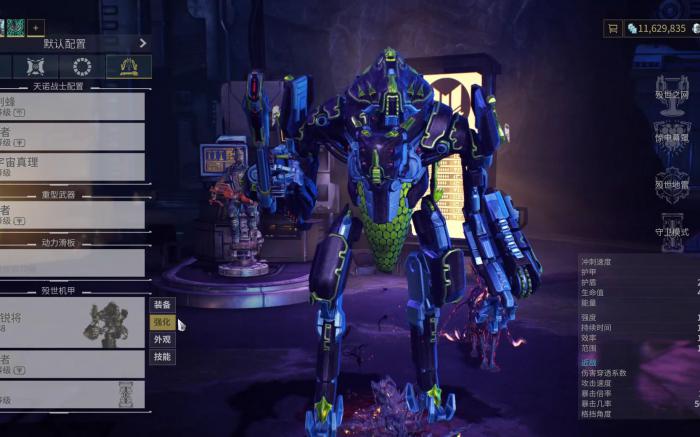
Task: Choose 装备 from the popup menu
Action: 162,305
